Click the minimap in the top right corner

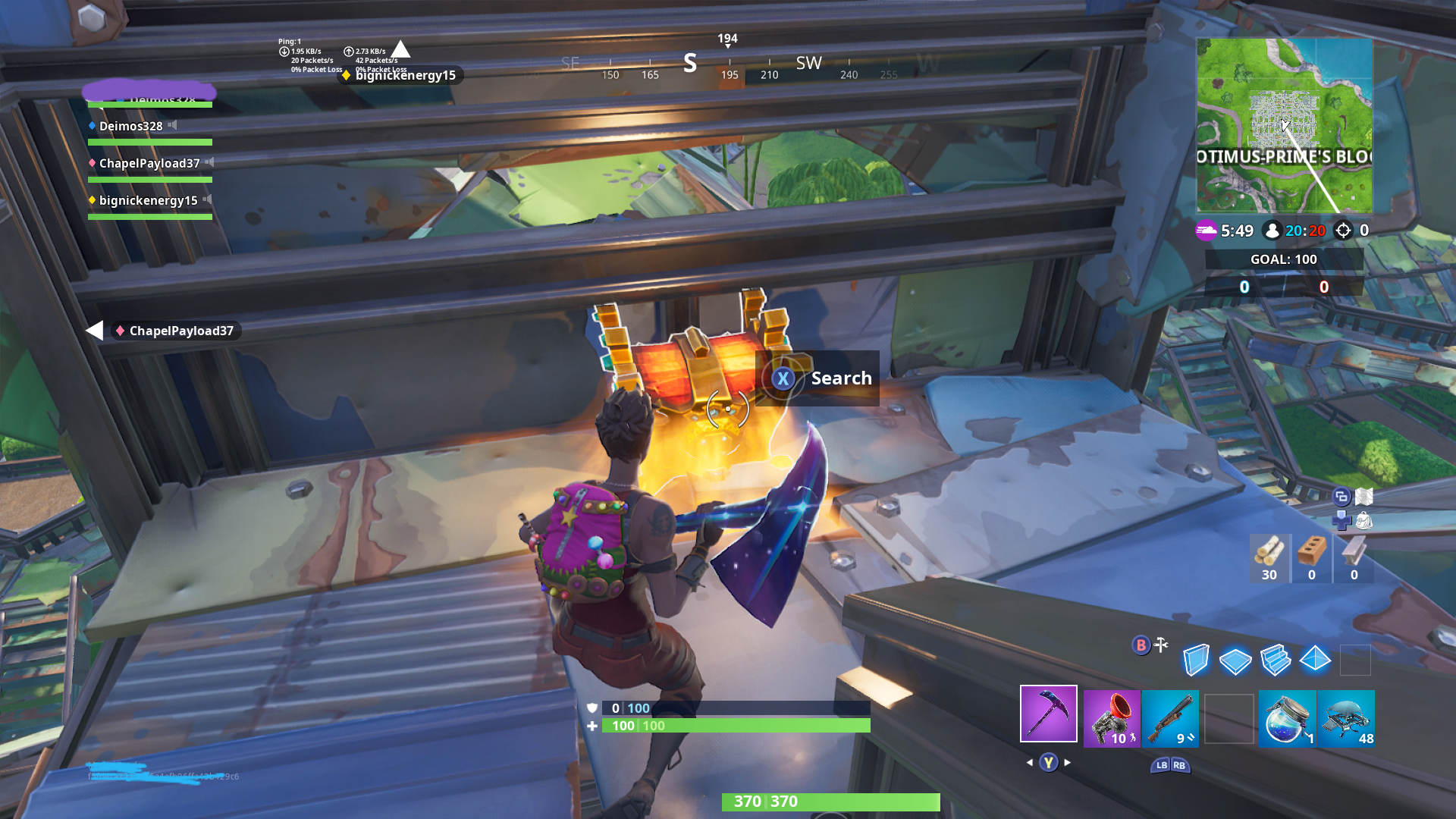(1287, 129)
